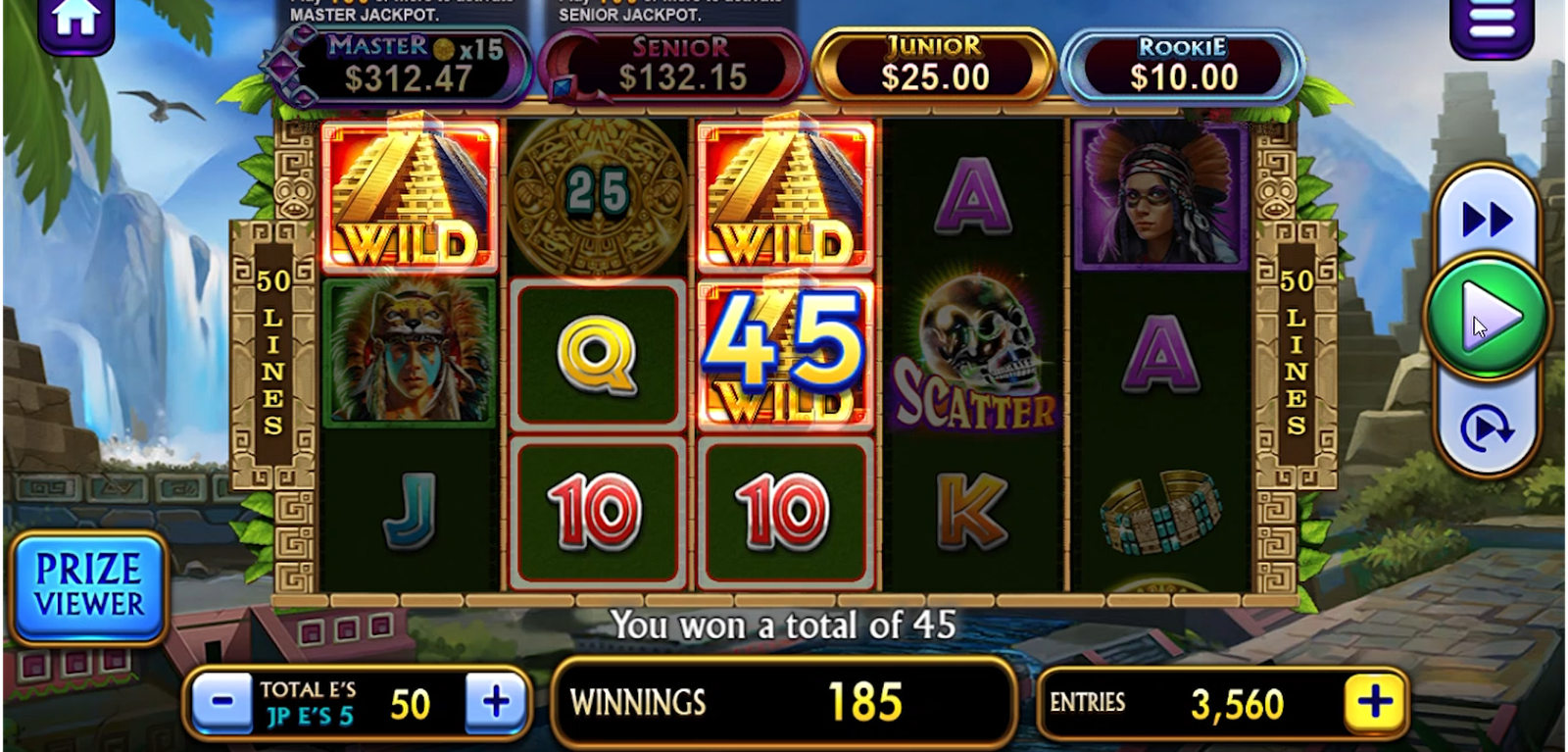The width and height of the screenshot is (1568, 752).
Task: Add more entries with the yellow plus button
Action: (1374, 702)
